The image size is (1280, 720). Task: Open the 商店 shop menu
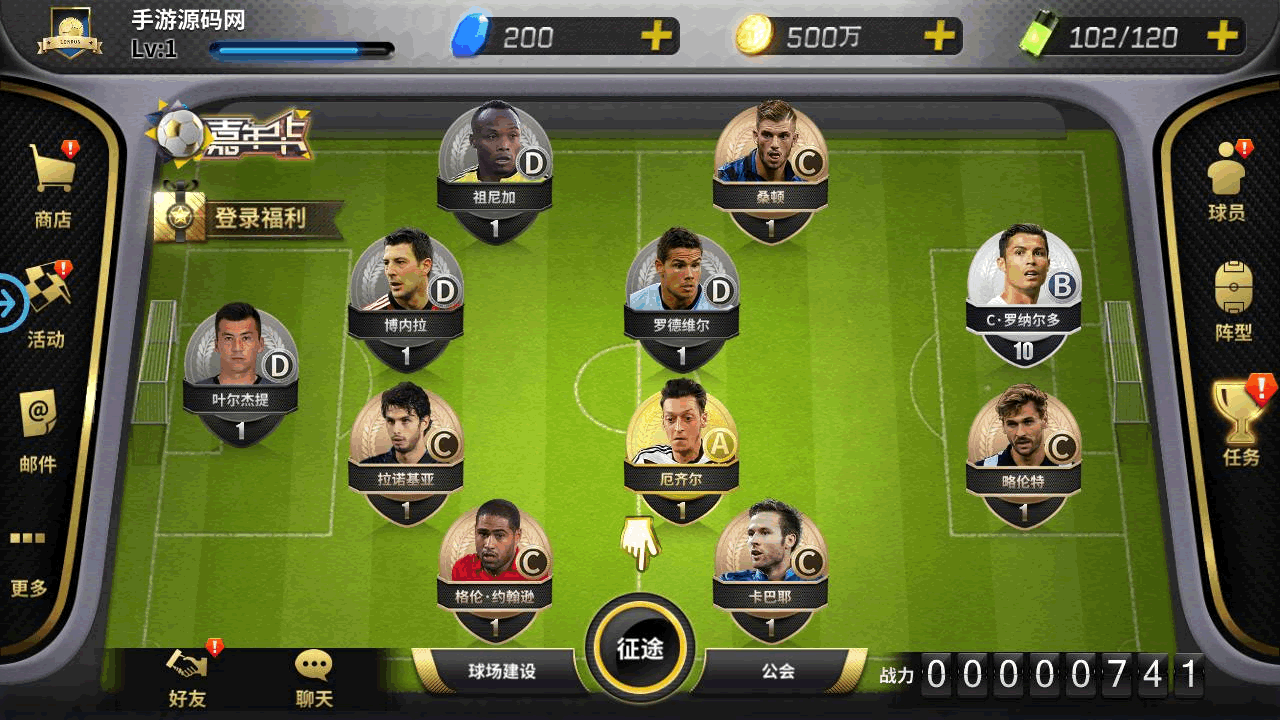(53, 183)
